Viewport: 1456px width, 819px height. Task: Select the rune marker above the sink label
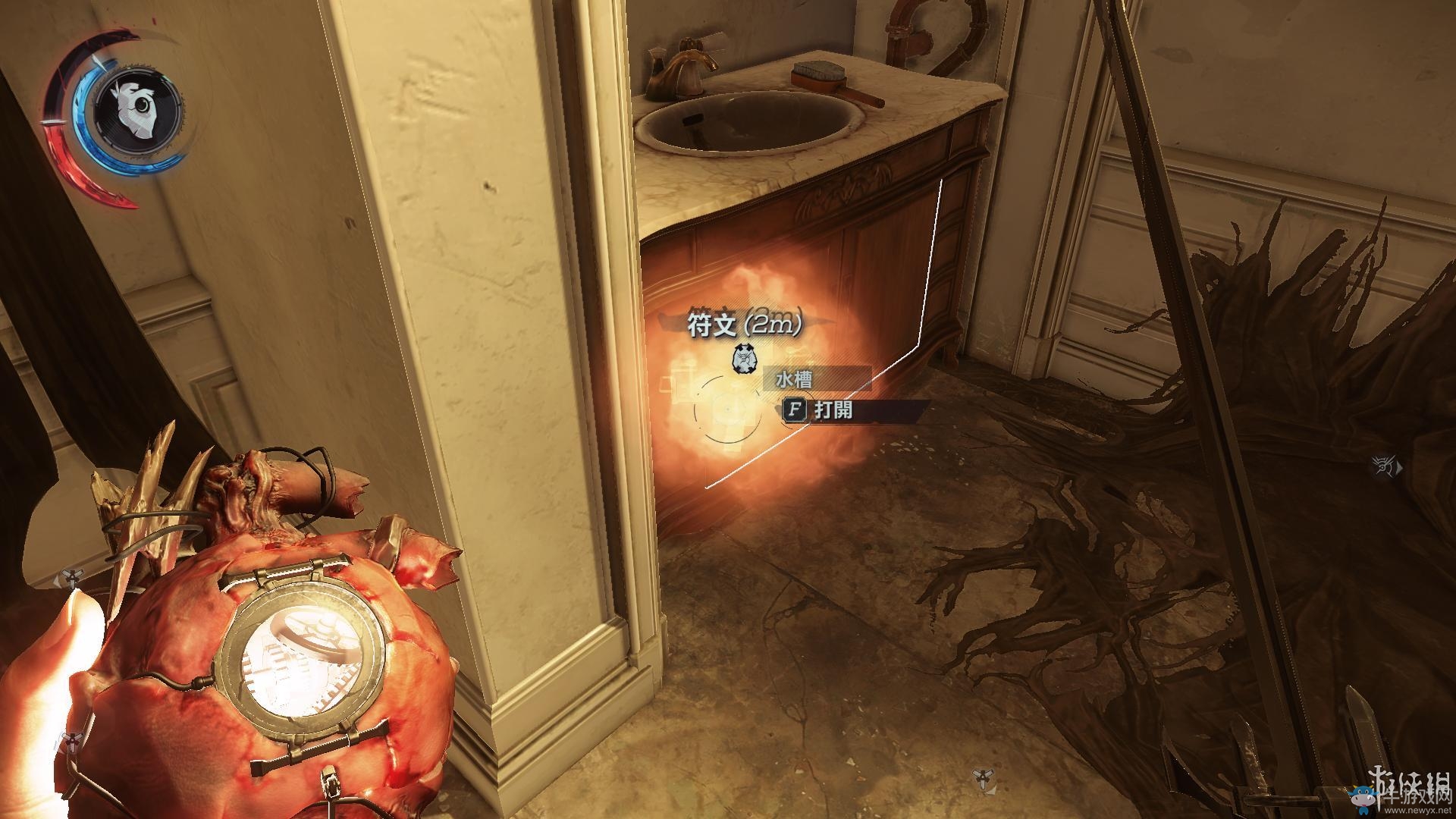click(744, 359)
